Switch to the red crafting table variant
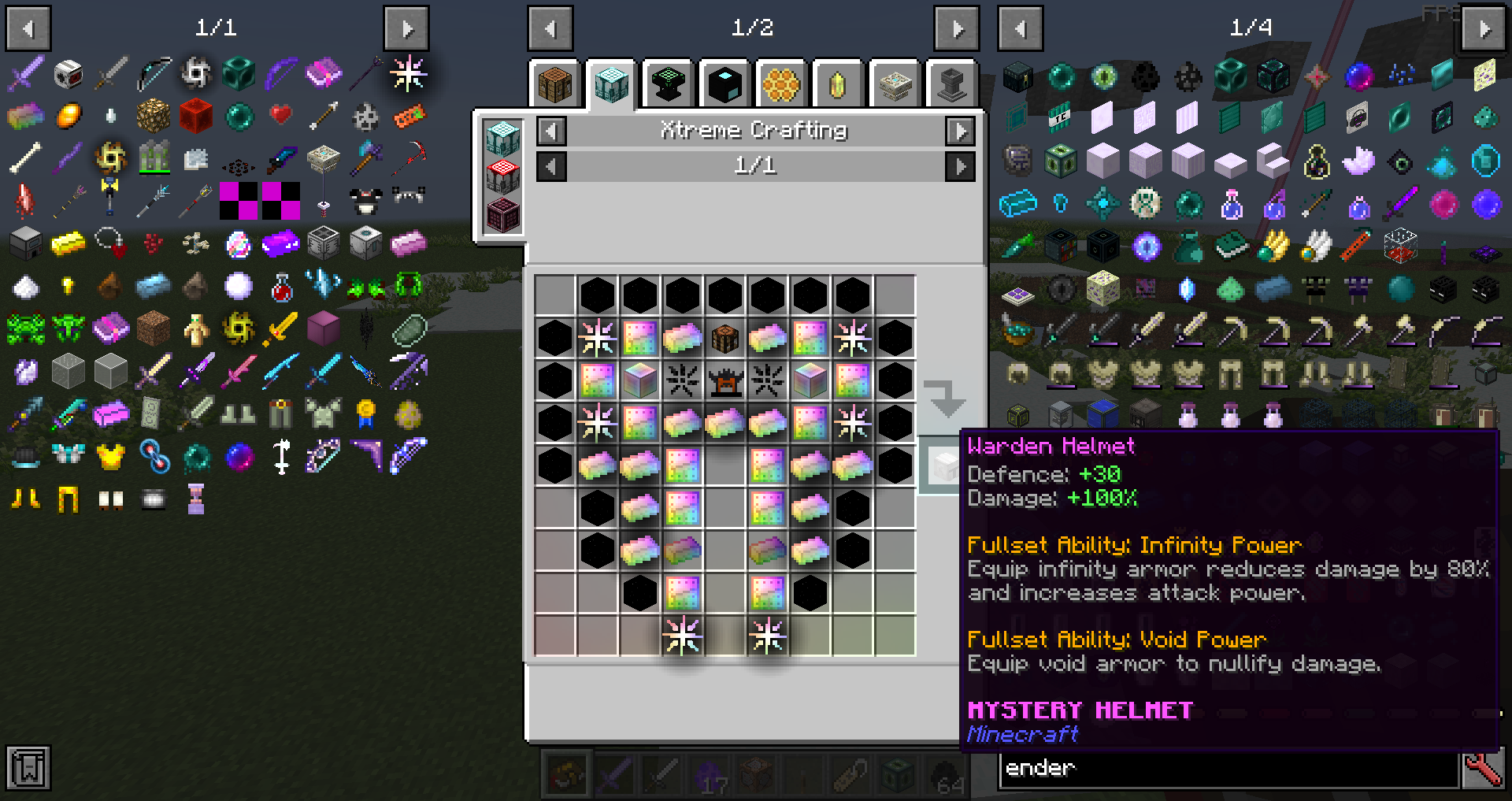The image size is (1512, 801). click(502, 177)
